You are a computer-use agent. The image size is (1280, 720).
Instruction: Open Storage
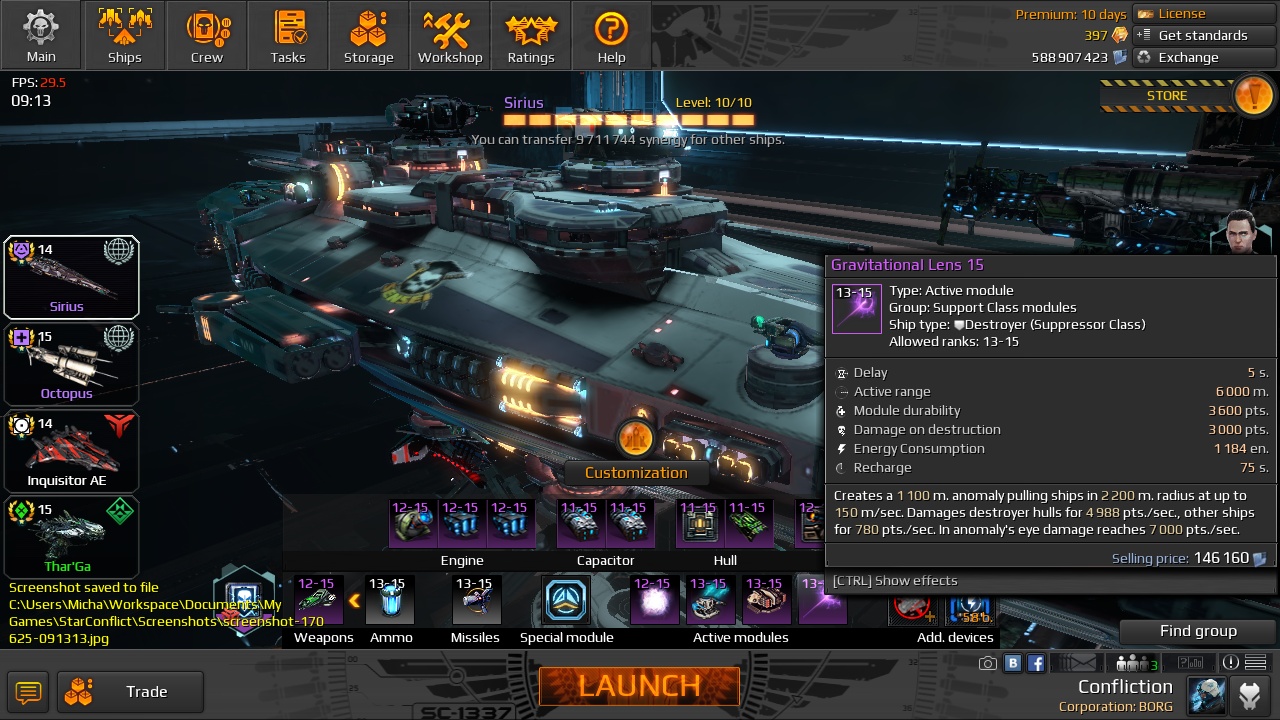pyautogui.click(x=369, y=35)
